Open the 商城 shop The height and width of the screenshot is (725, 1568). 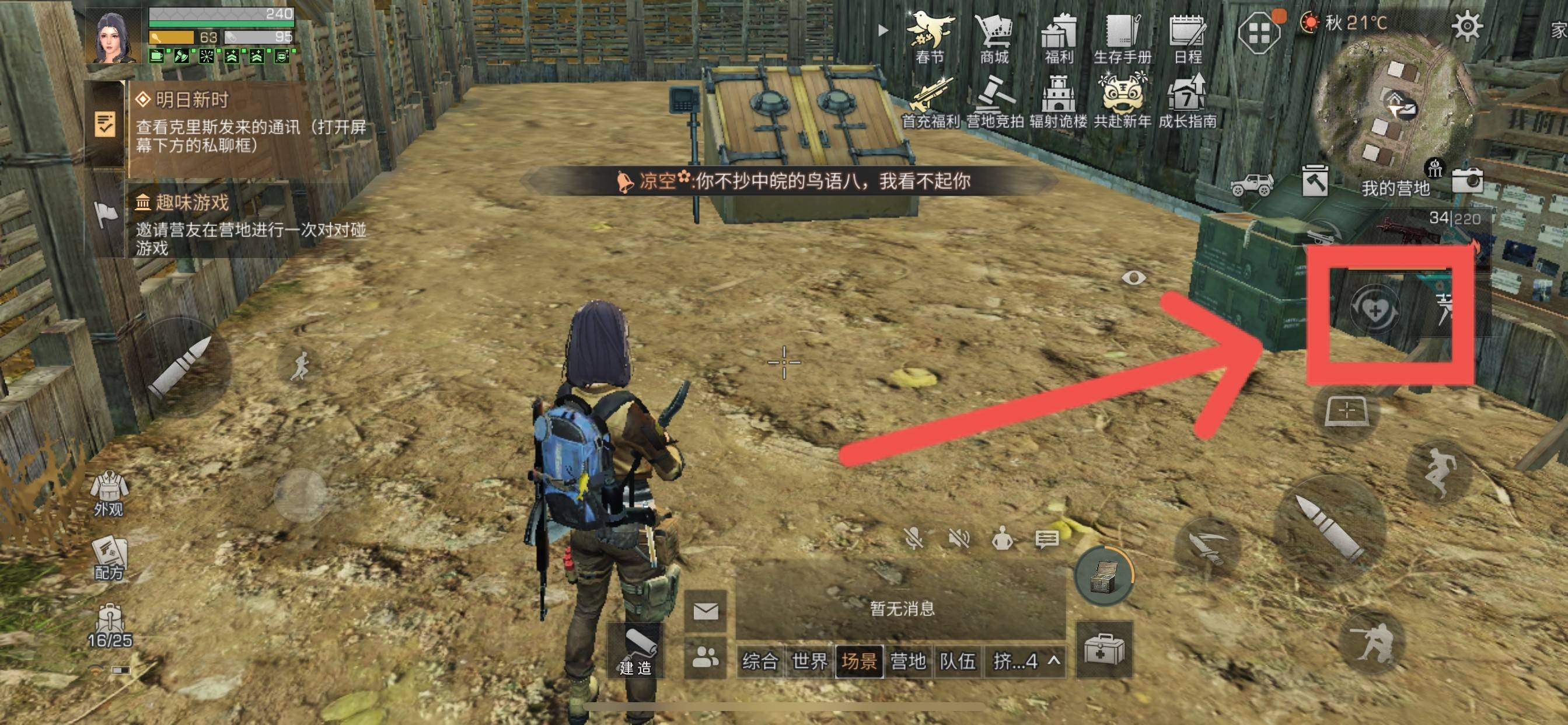pyautogui.click(x=994, y=38)
